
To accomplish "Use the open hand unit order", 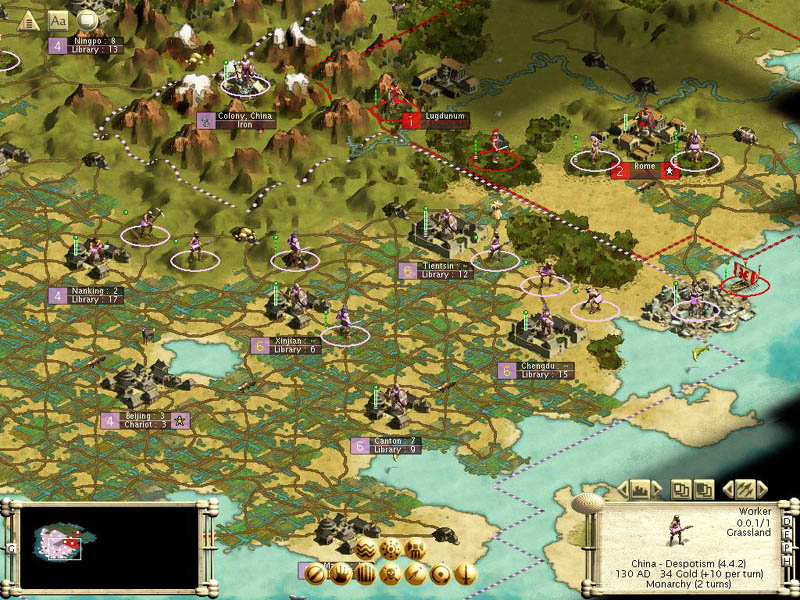I will [x=340, y=574].
